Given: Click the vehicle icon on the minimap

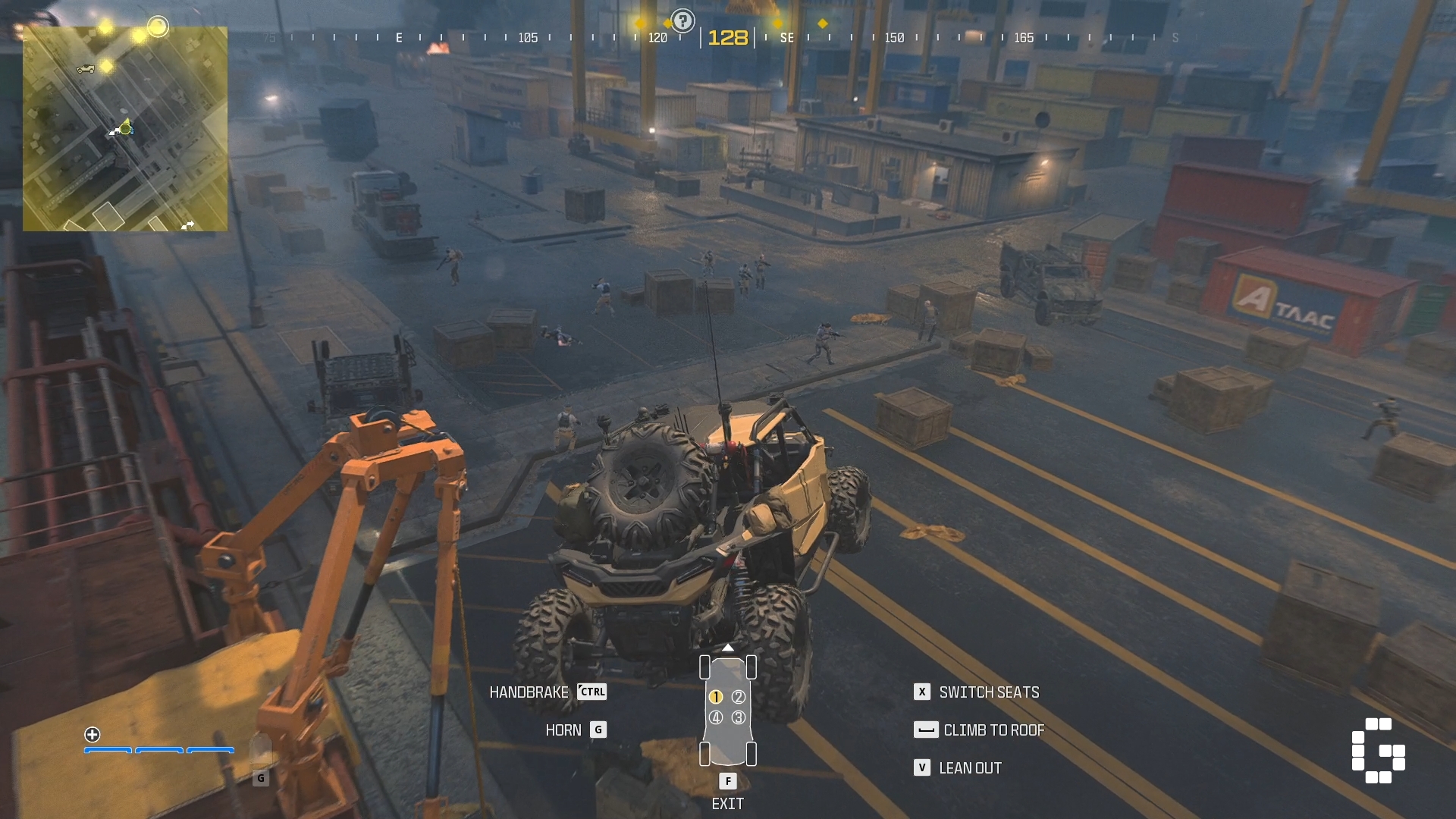Looking at the screenshot, I should point(85,68).
